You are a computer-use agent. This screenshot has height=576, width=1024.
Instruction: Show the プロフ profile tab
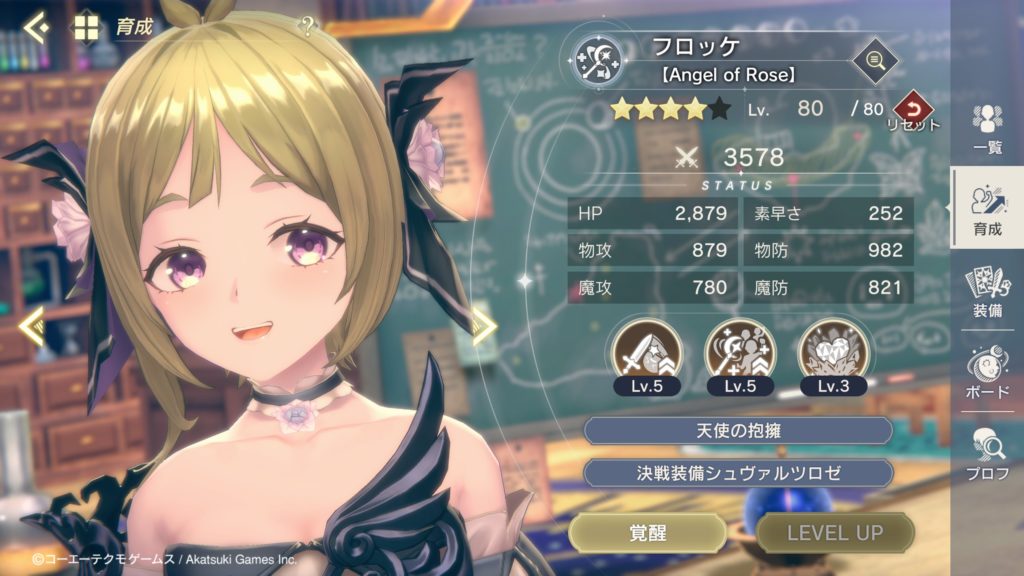[988, 453]
